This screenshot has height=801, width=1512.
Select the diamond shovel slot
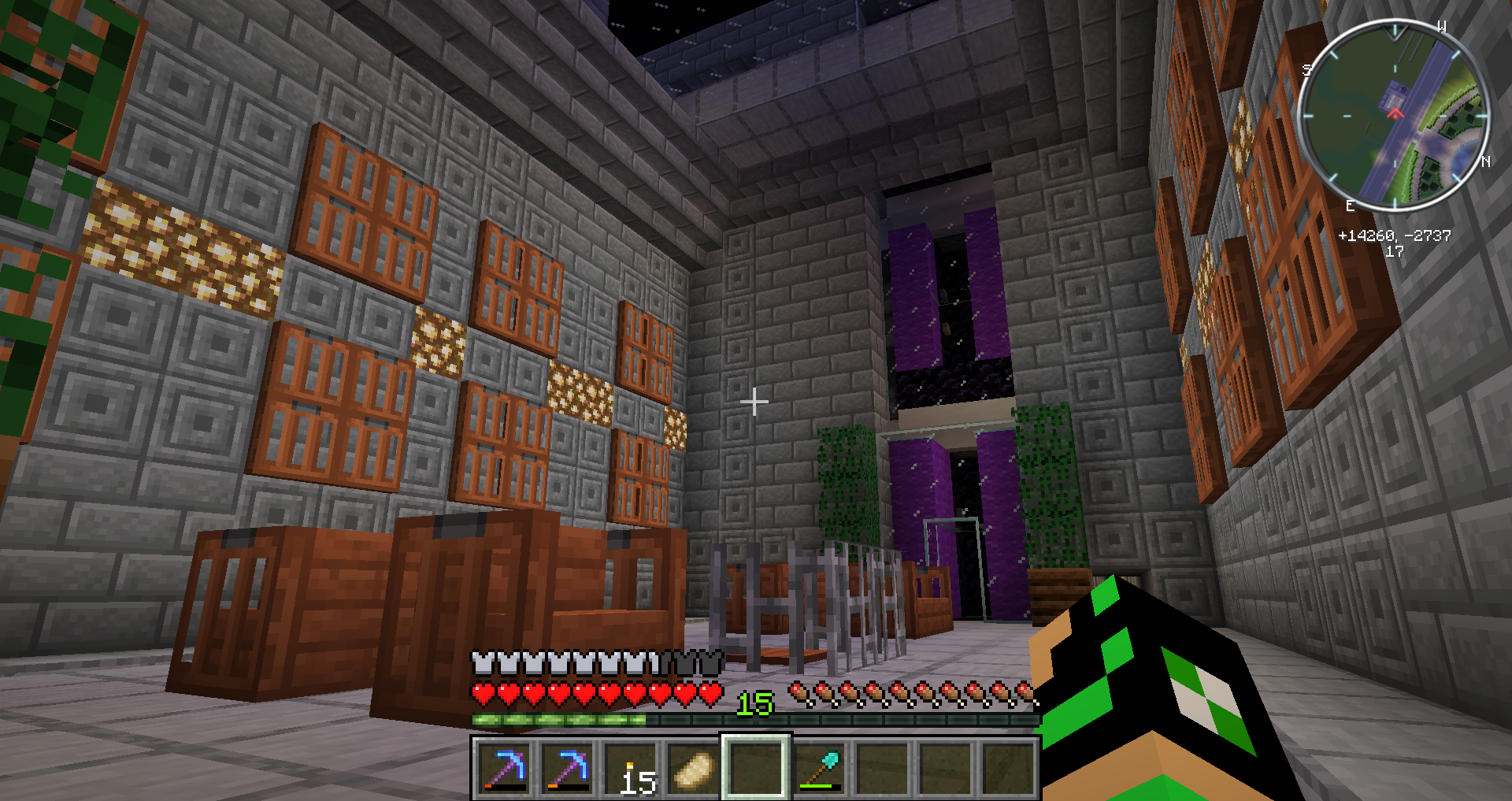pyautogui.click(x=819, y=768)
